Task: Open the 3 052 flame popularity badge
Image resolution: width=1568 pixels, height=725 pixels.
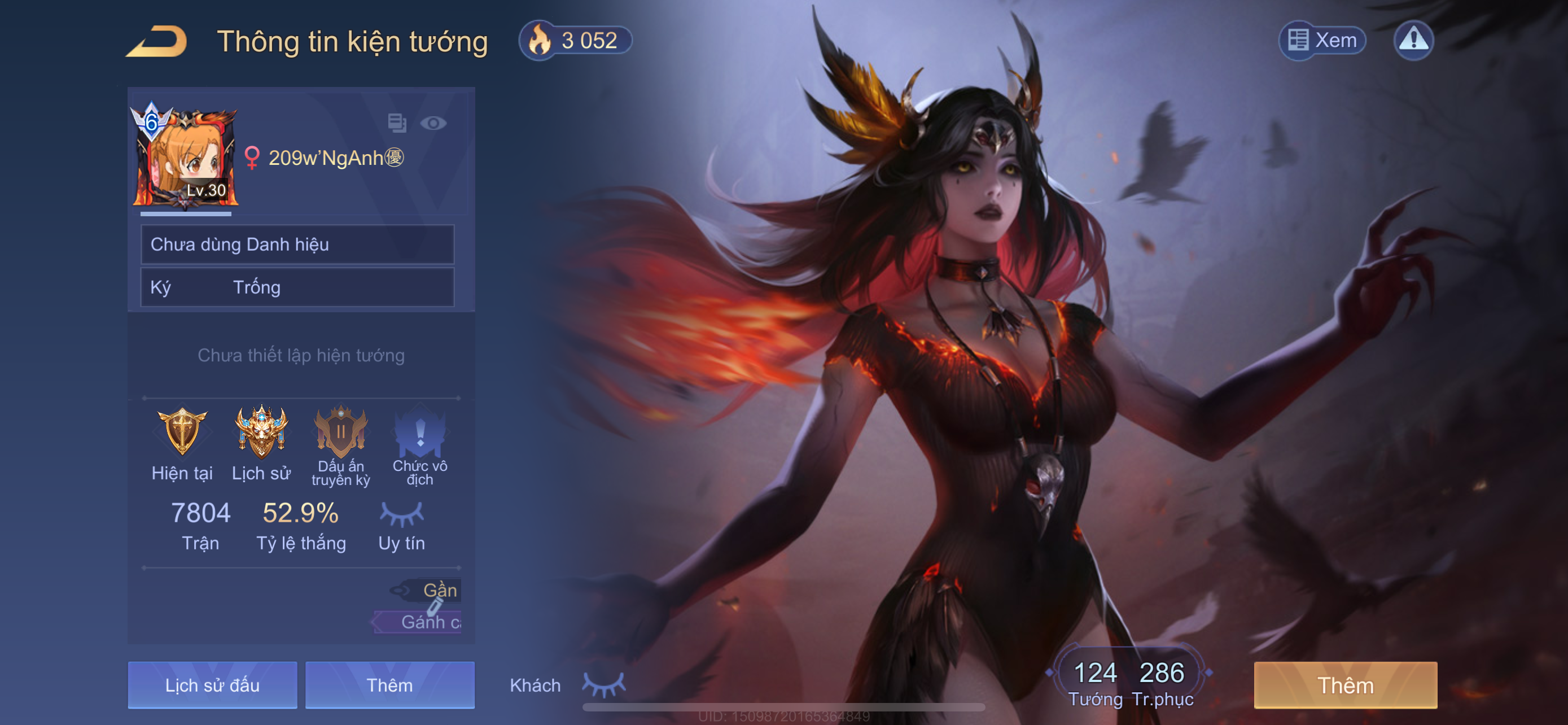Action: pyautogui.click(x=575, y=40)
